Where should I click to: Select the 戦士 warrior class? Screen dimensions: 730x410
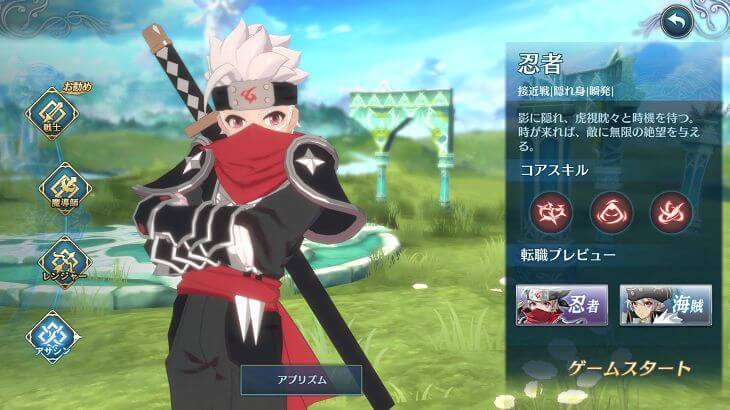(x=52, y=114)
